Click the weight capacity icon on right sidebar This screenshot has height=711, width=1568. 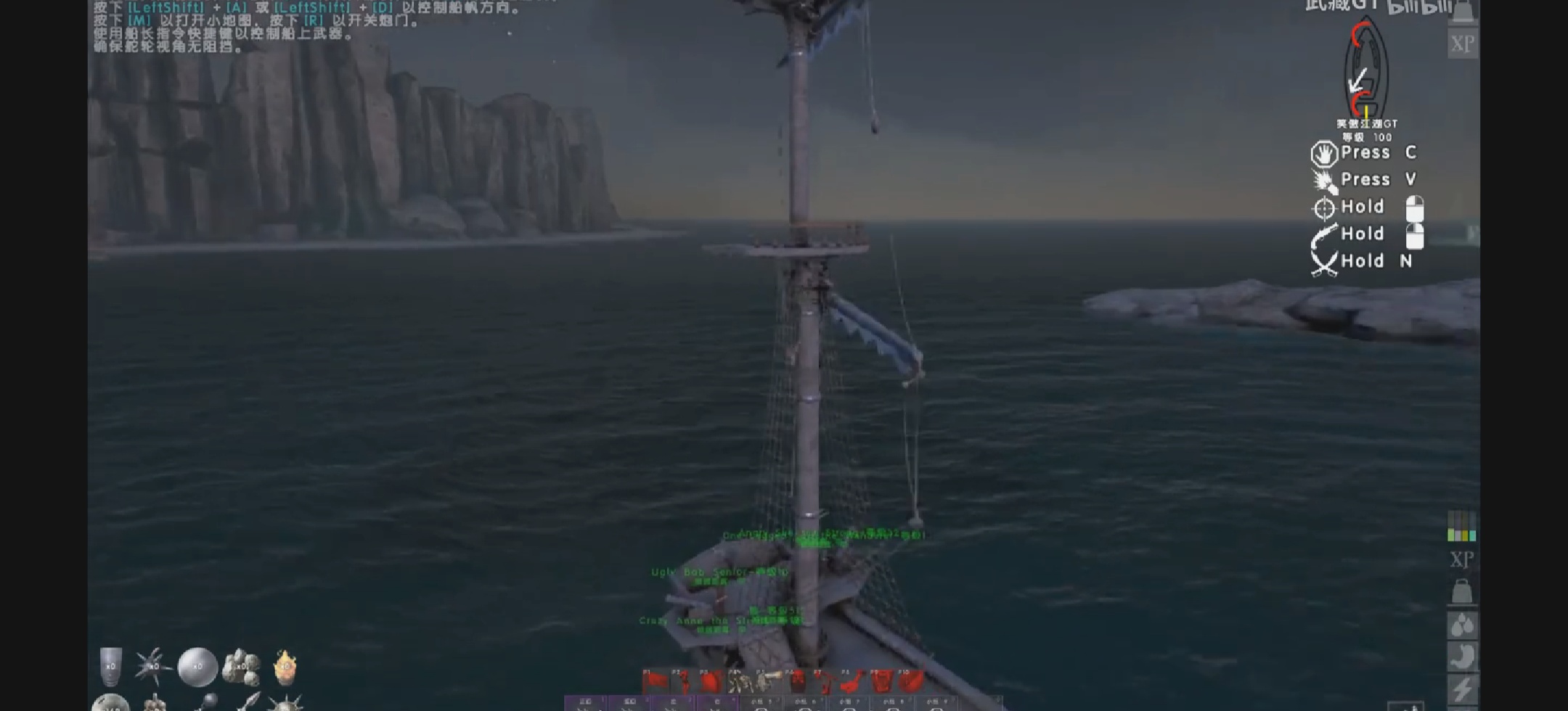(1462, 591)
